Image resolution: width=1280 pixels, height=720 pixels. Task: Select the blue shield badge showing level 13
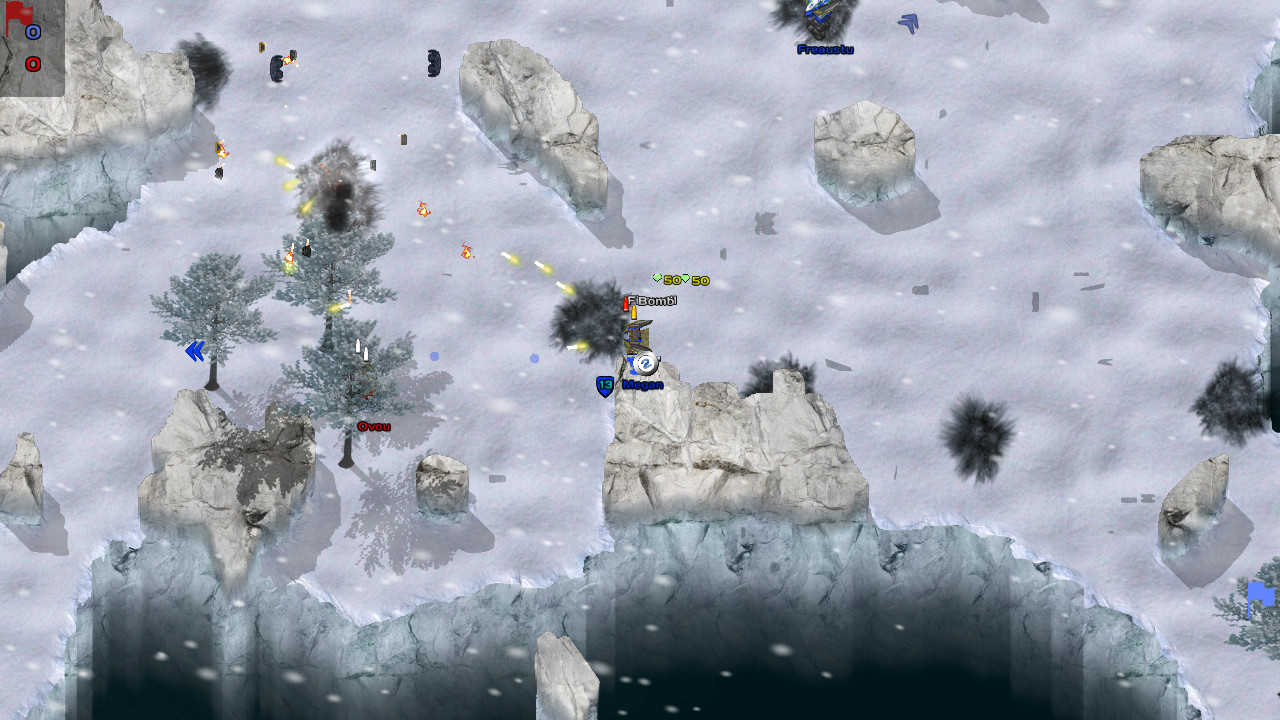(x=605, y=384)
